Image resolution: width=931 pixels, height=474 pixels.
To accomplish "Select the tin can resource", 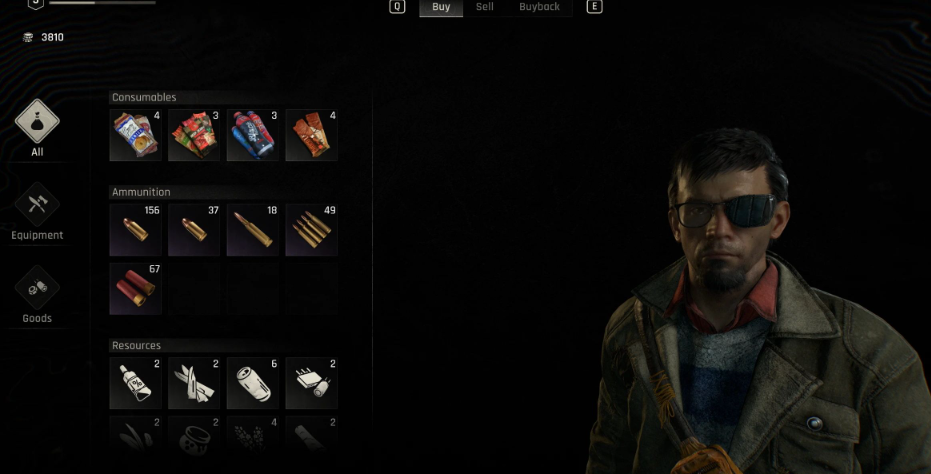I will point(252,383).
